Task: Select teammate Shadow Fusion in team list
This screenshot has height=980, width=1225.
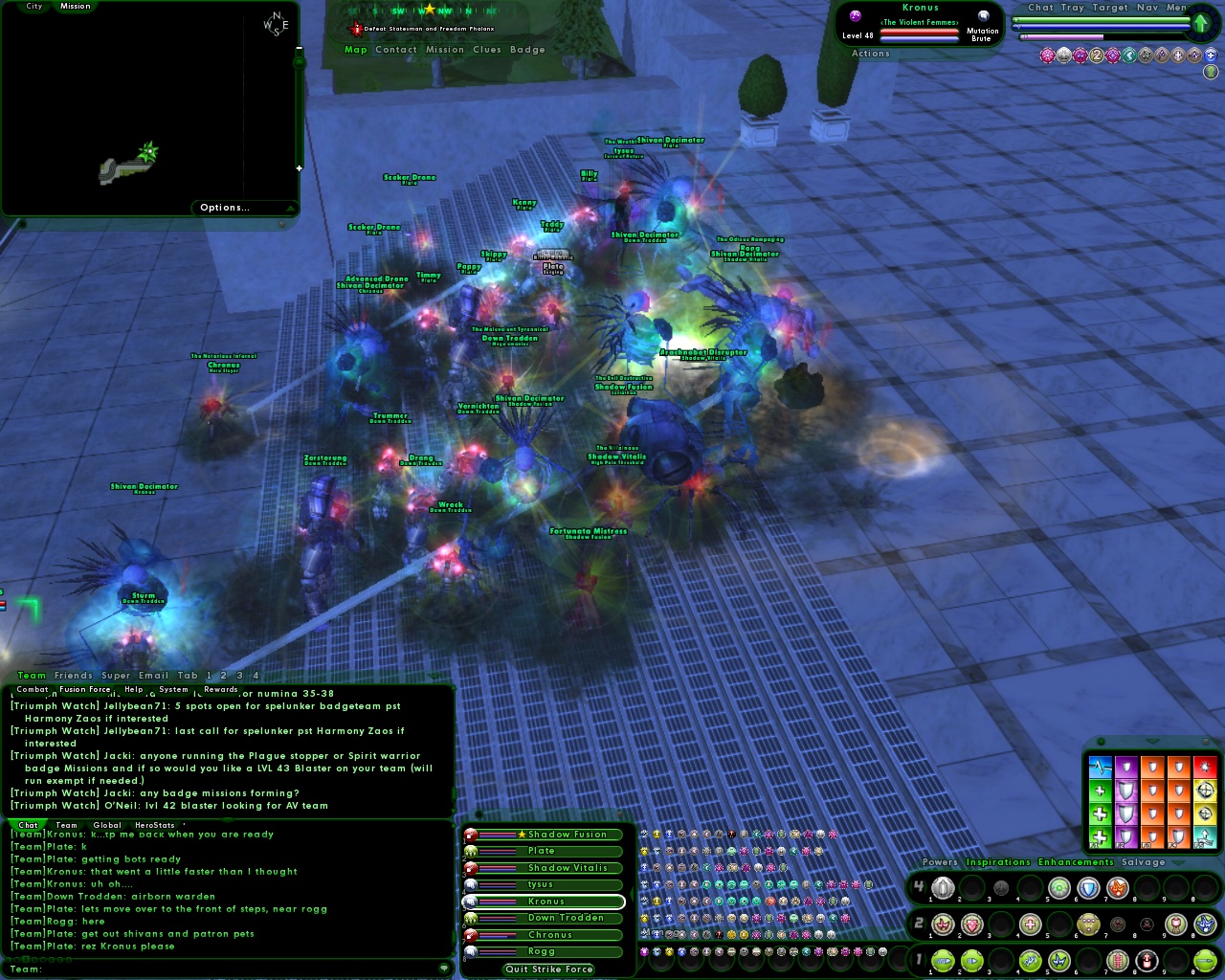Action: click(567, 835)
